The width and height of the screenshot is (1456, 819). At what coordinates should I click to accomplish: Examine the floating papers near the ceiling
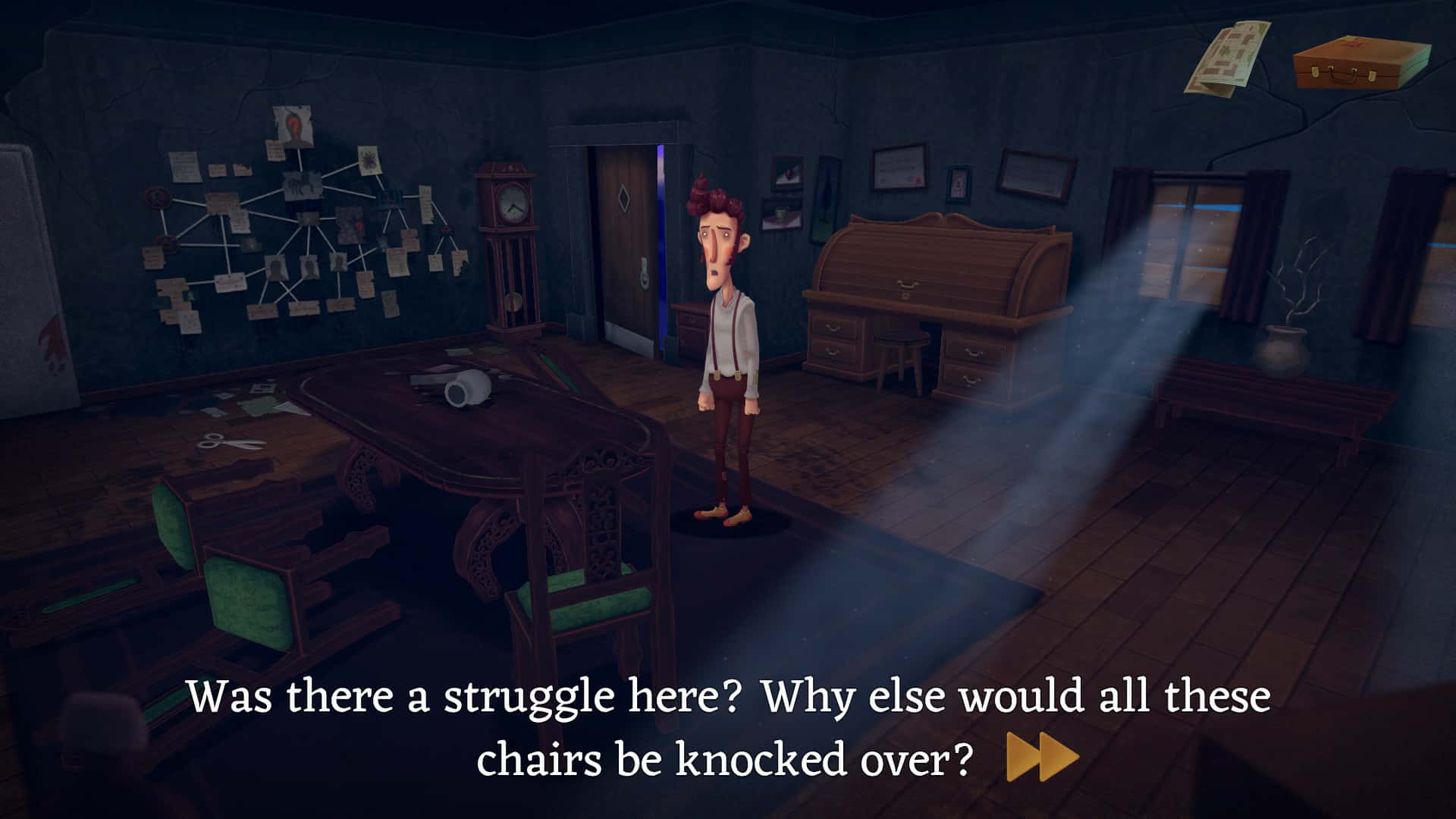tap(1228, 57)
